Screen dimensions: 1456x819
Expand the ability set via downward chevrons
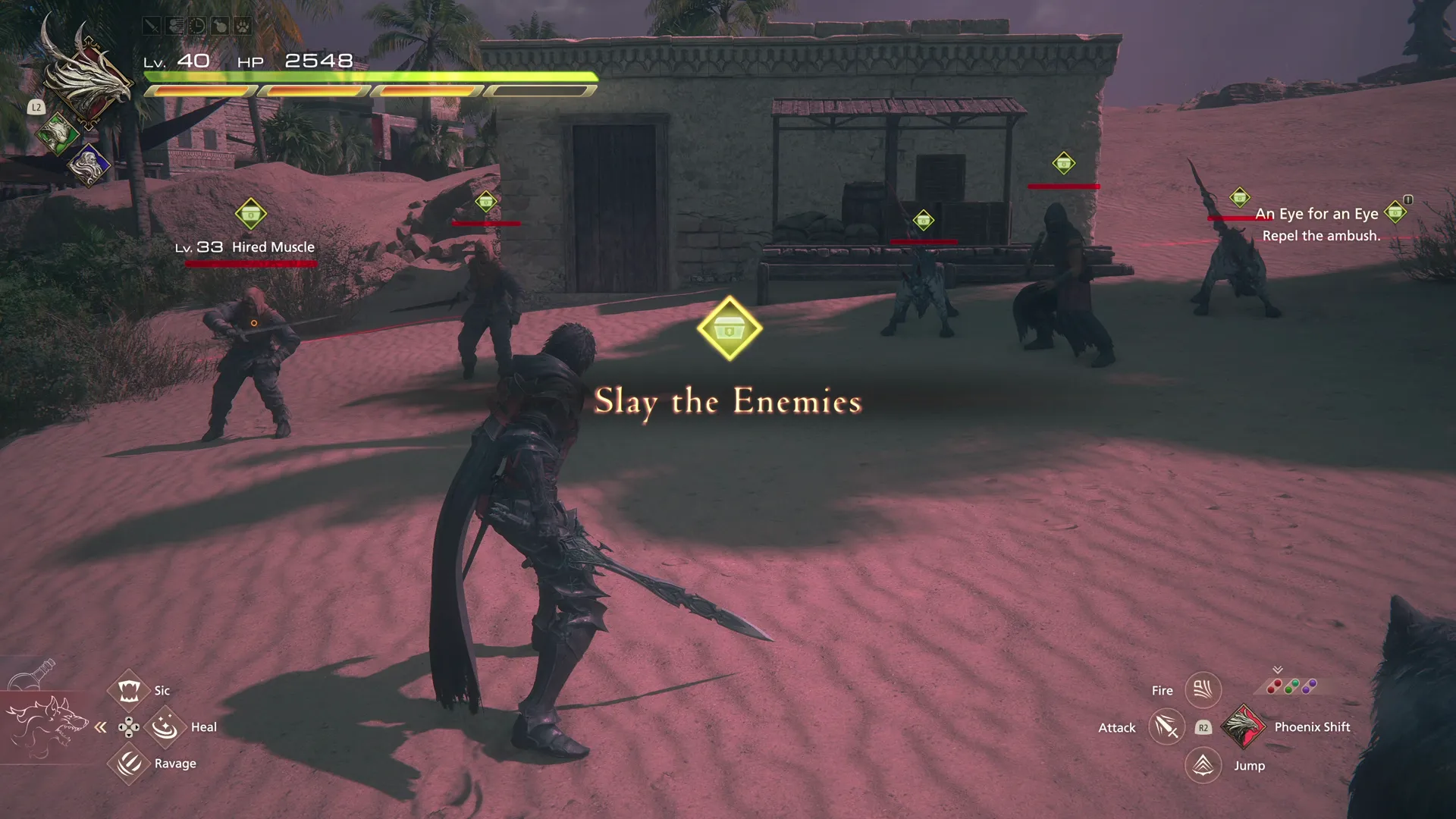pyautogui.click(x=1277, y=670)
